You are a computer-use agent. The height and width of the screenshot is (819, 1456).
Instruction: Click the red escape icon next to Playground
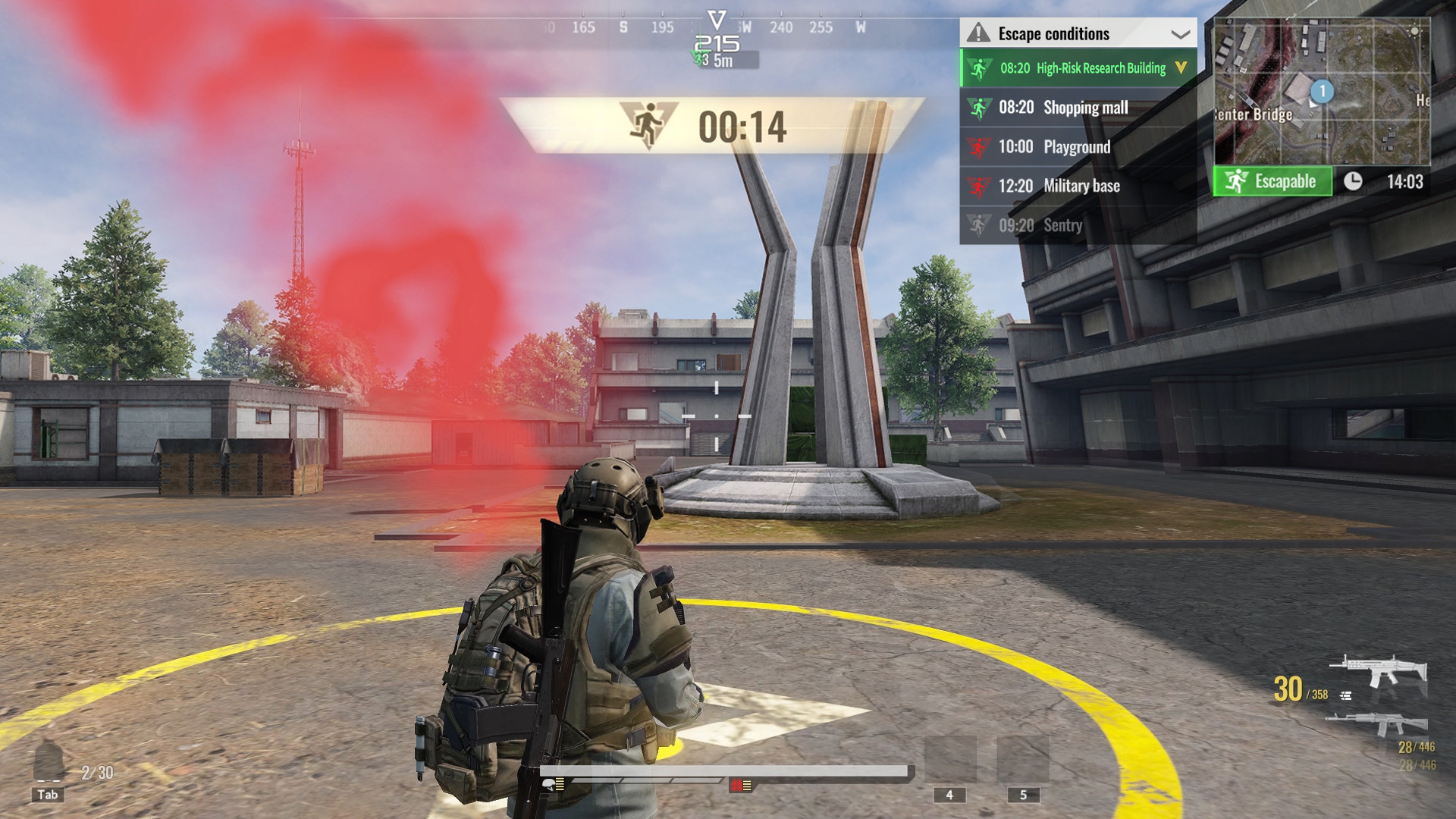[981, 146]
